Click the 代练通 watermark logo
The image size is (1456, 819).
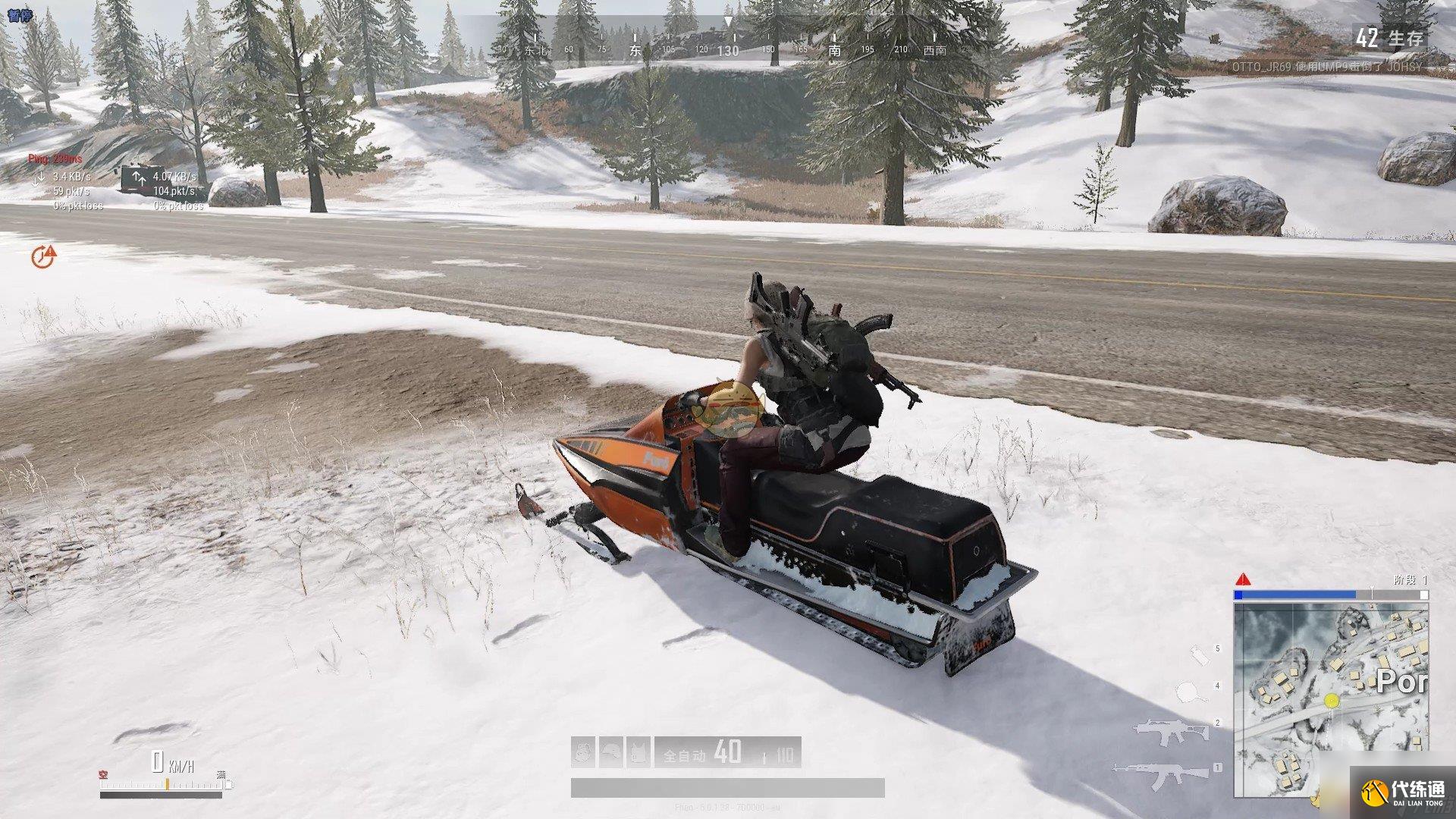[x=1403, y=793]
